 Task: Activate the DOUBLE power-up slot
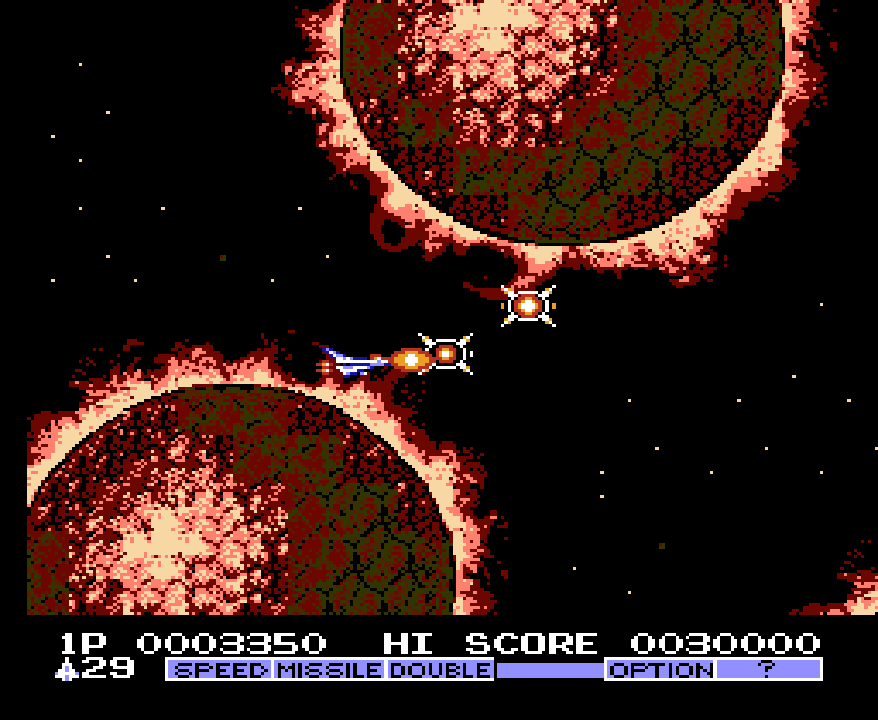(x=440, y=669)
